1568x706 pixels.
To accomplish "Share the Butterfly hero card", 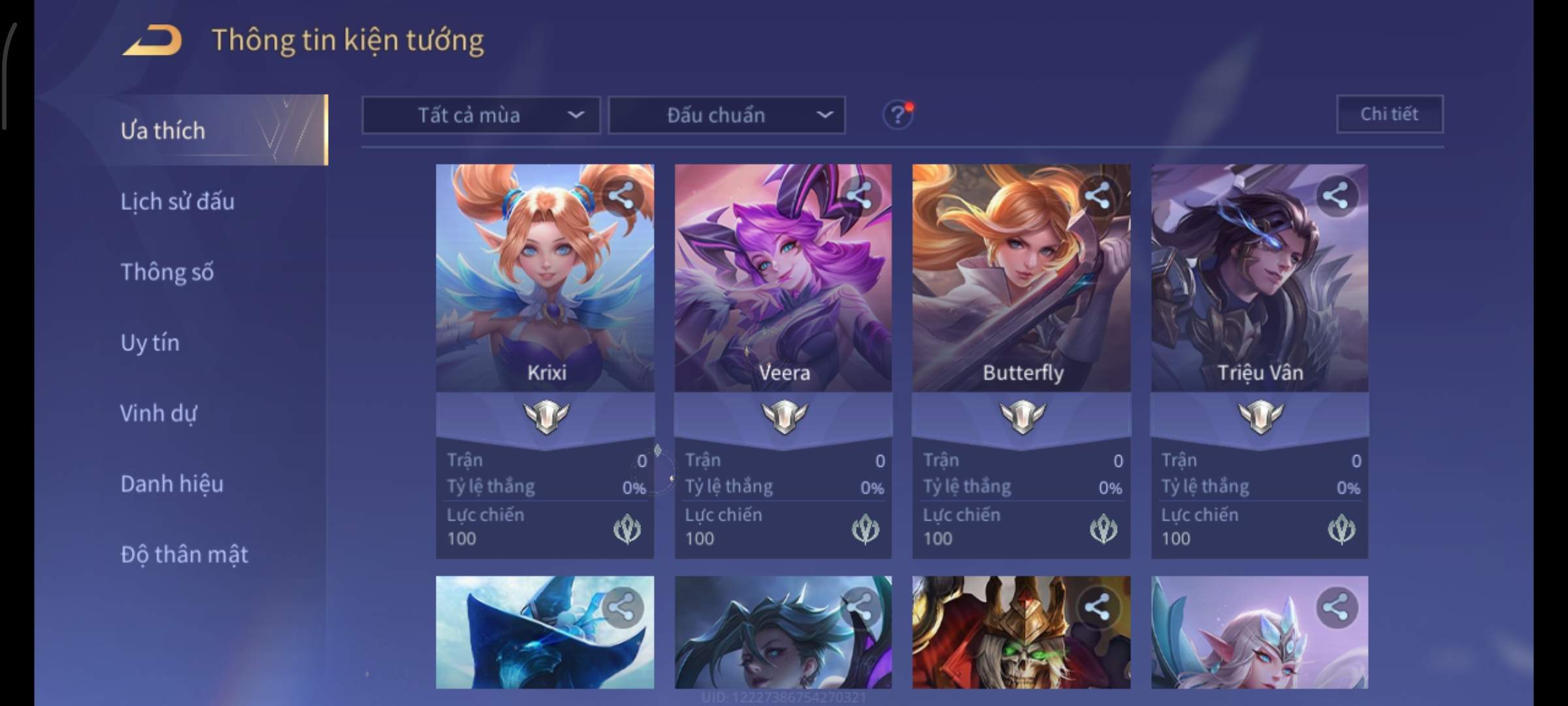I will [x=1097, y=195].
